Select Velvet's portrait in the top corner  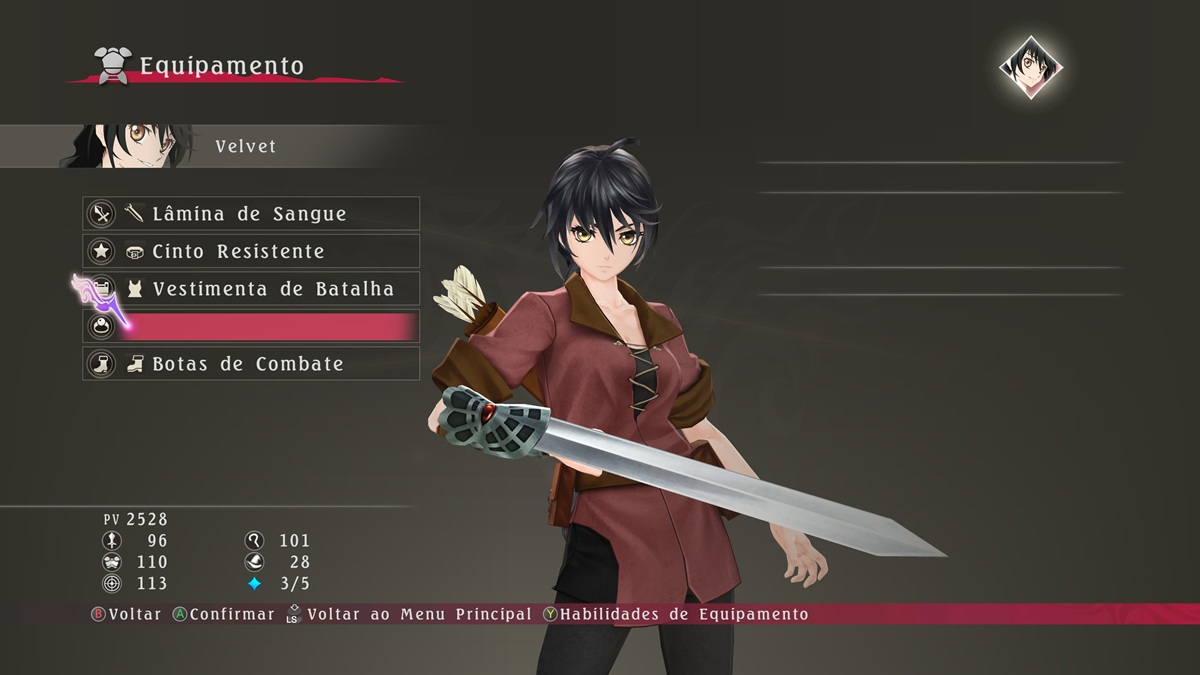[x=1030, y=67]
